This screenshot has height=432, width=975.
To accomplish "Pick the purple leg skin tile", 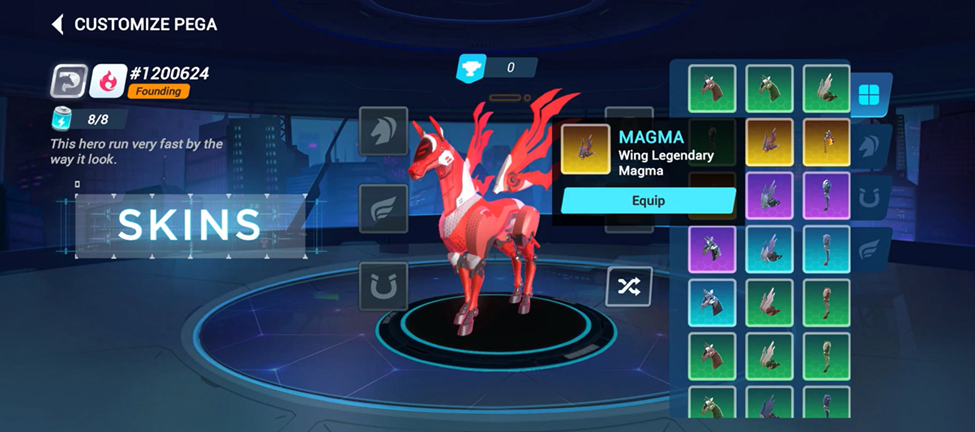I will coord(826,196).
